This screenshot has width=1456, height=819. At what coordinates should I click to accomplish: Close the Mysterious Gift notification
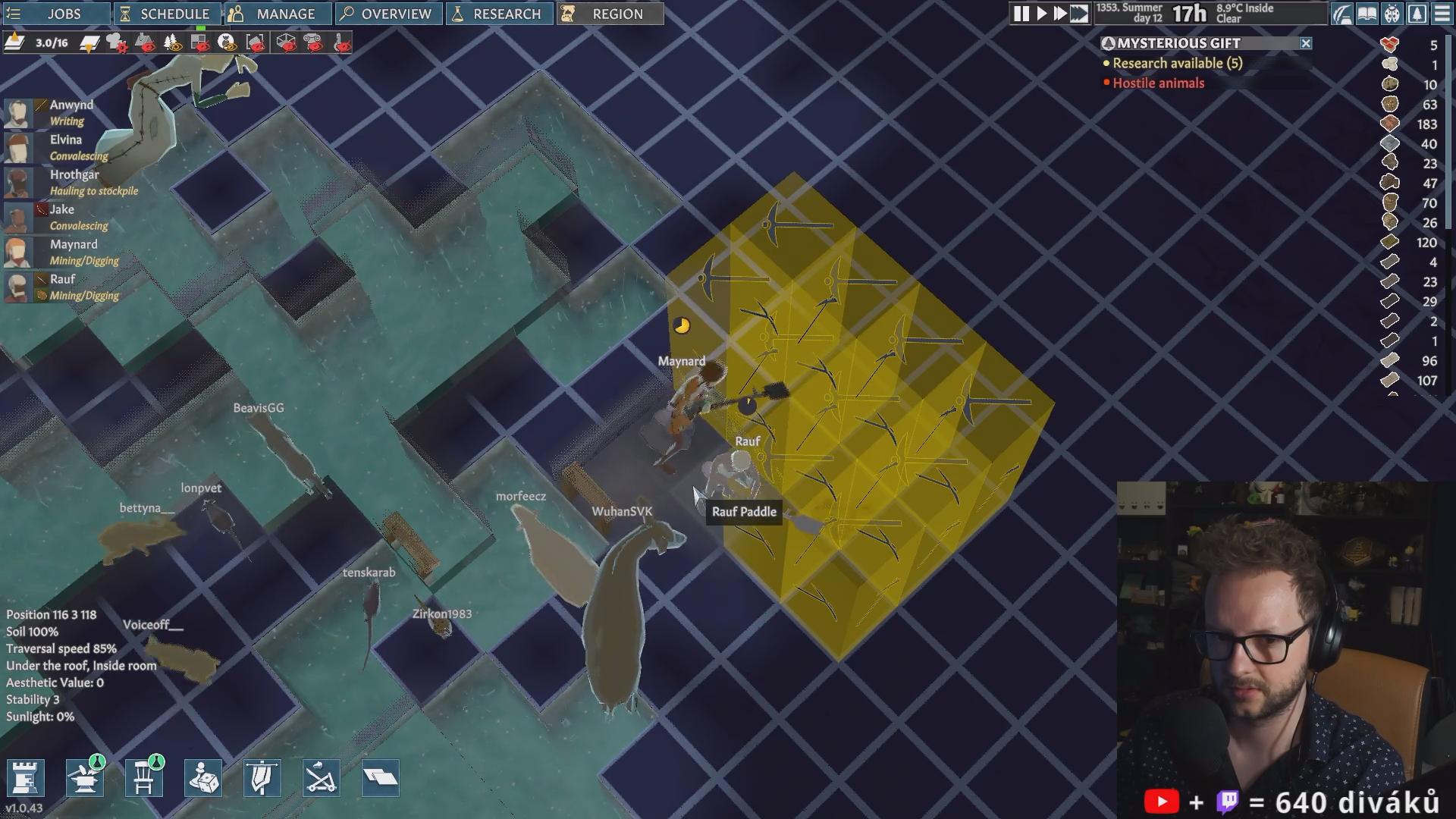click(1306, 43)
